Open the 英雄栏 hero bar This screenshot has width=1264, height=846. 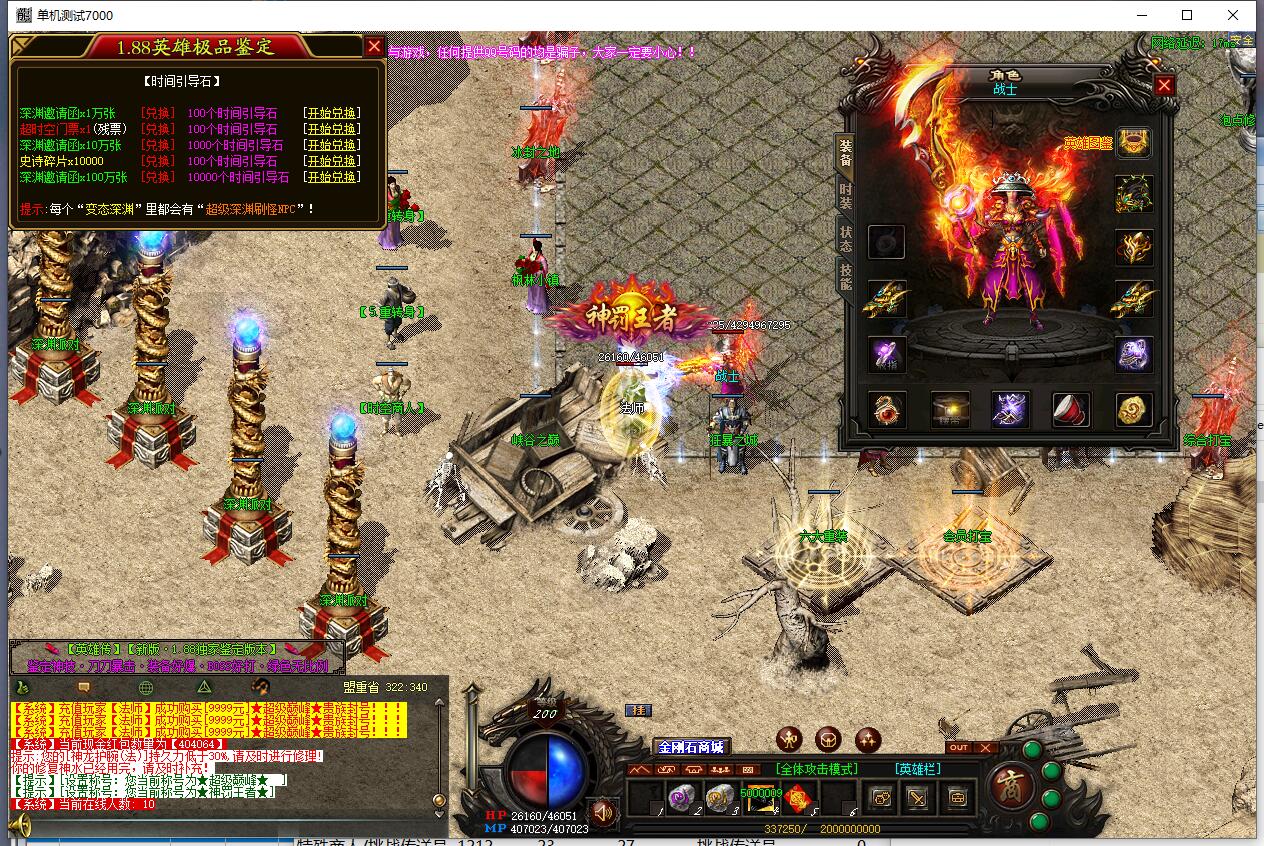(918, 769)
